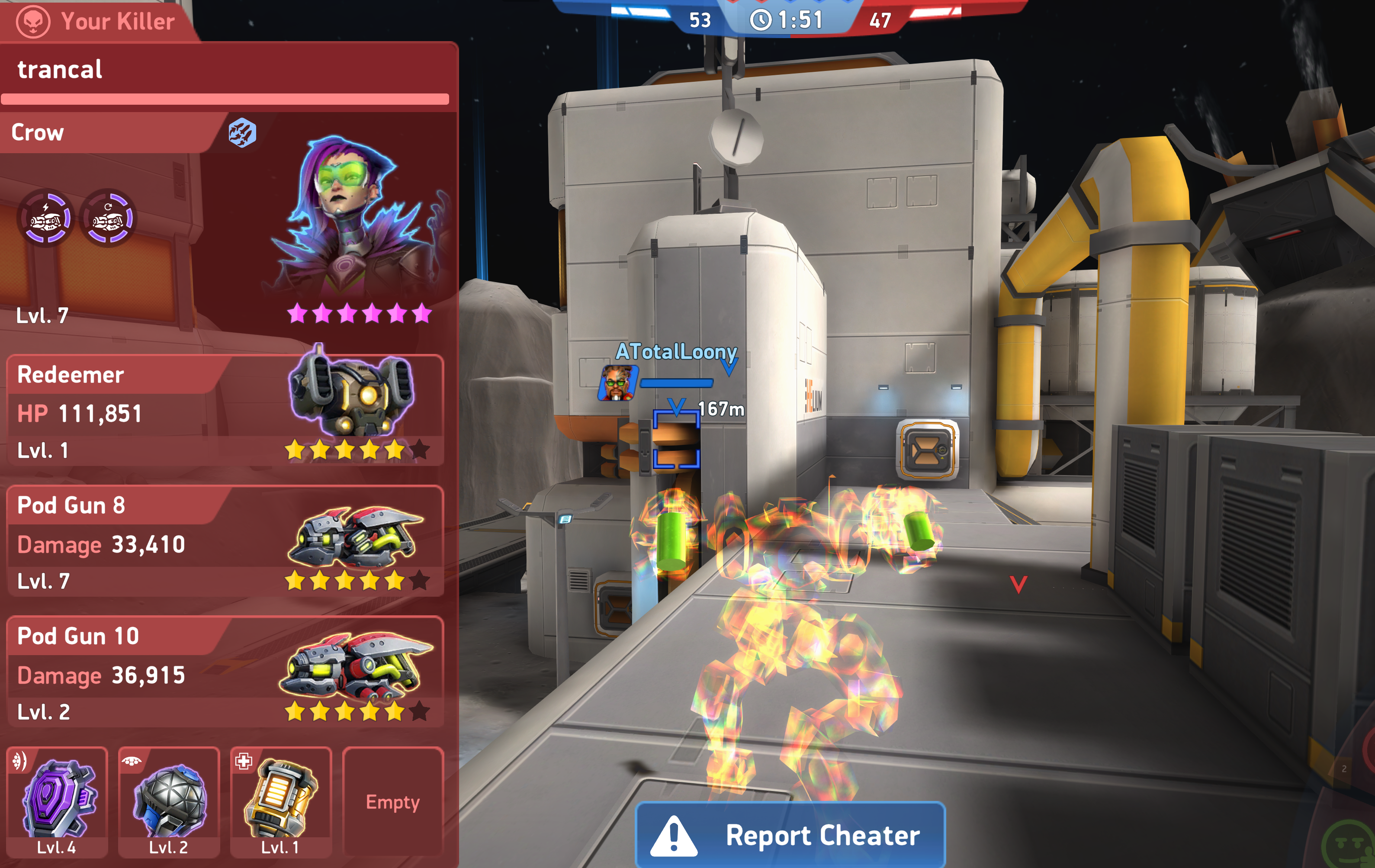Select the pilot skill icon with lightning bolt

pyautogui.click(x=47, y=218)
